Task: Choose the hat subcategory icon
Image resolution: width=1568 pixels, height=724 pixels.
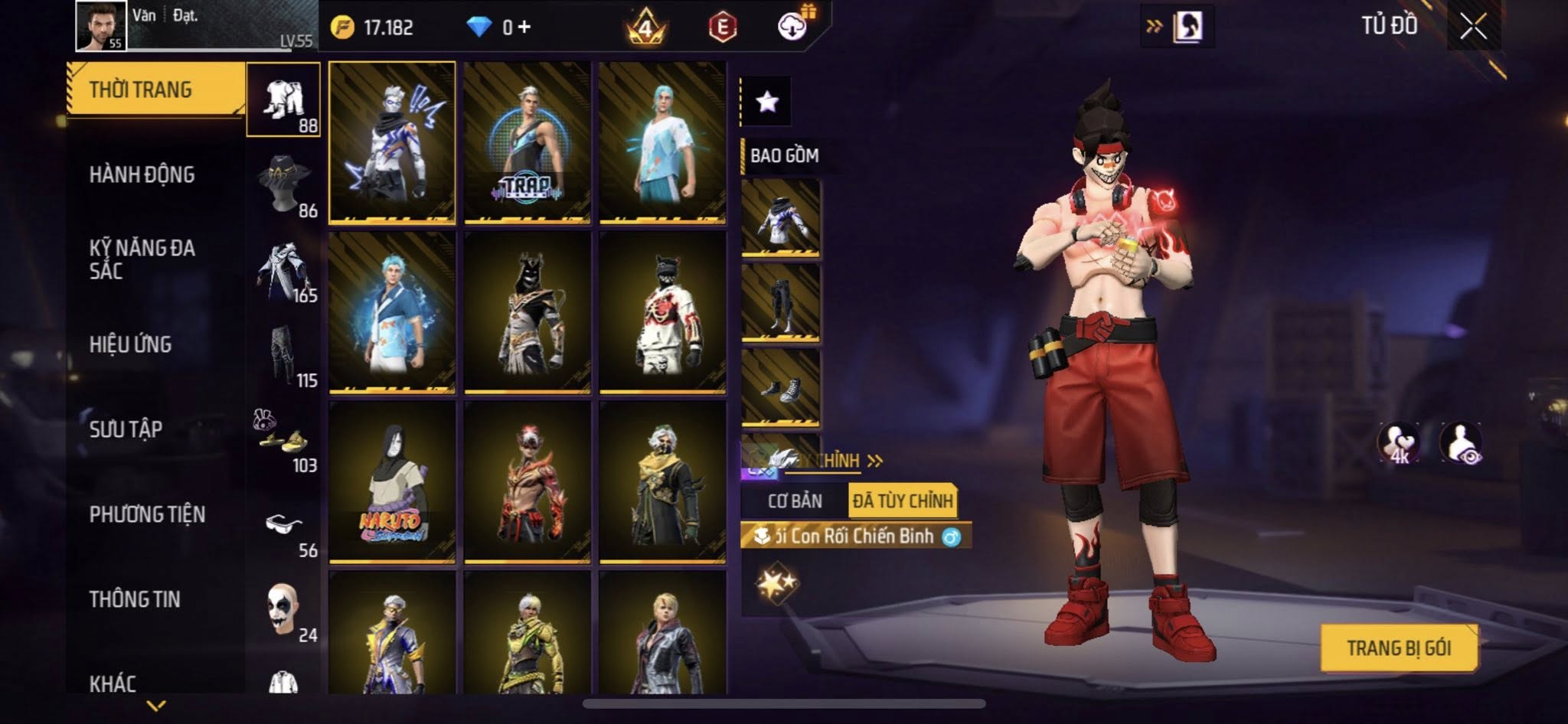Action: coord(284,183)
